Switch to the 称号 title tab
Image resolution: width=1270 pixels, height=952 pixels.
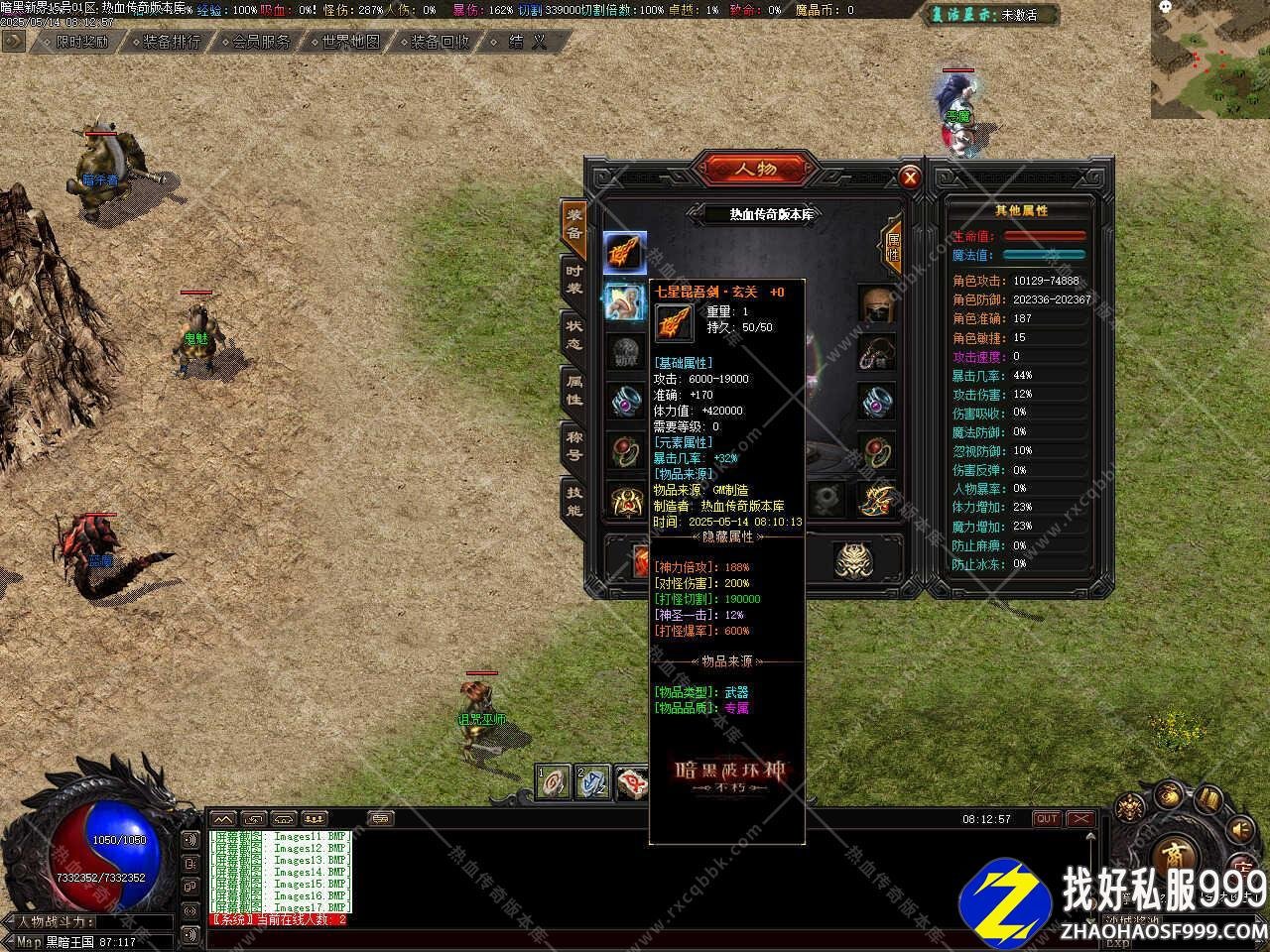pos(574,446)
